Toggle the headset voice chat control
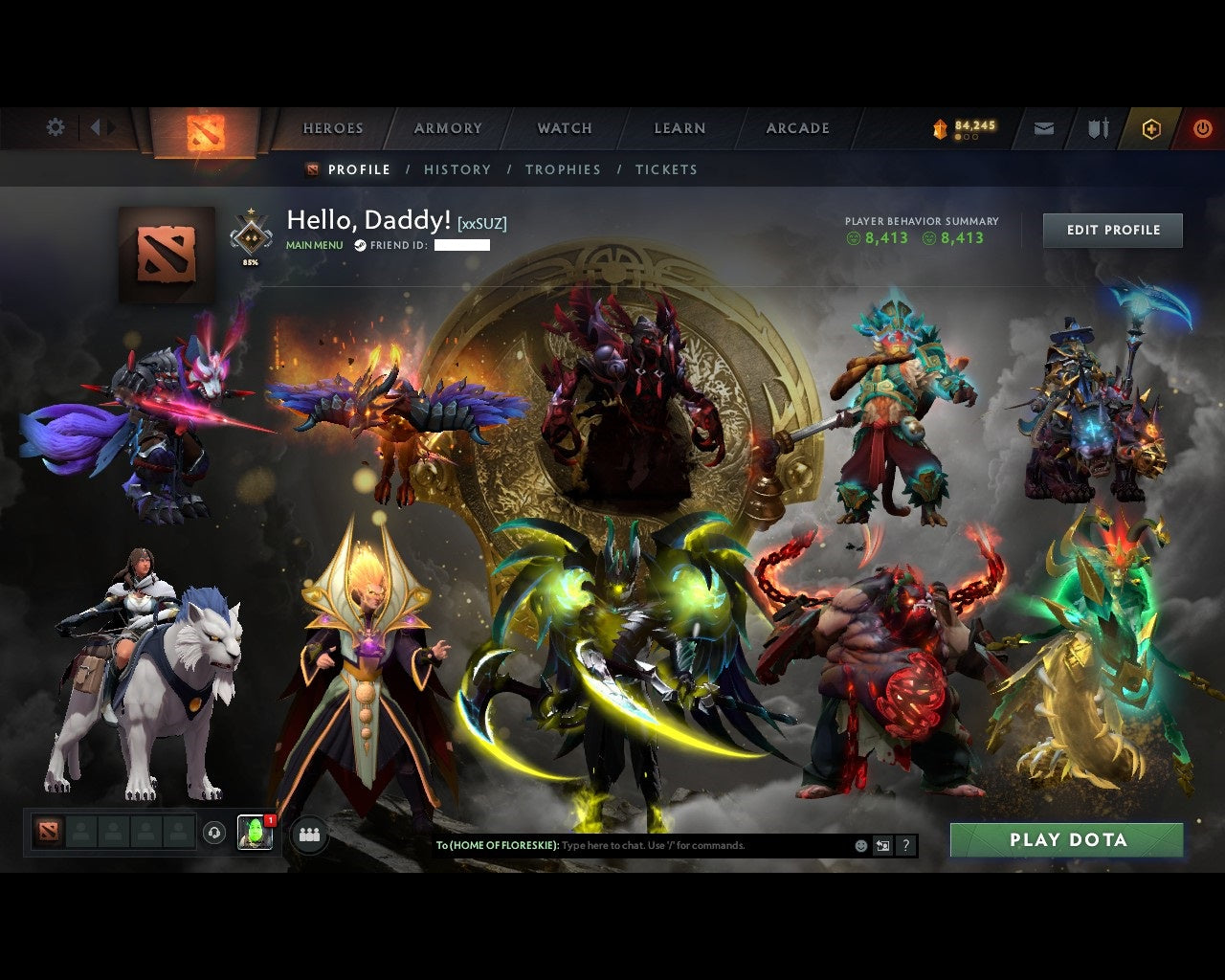 (x=212, y=831)
